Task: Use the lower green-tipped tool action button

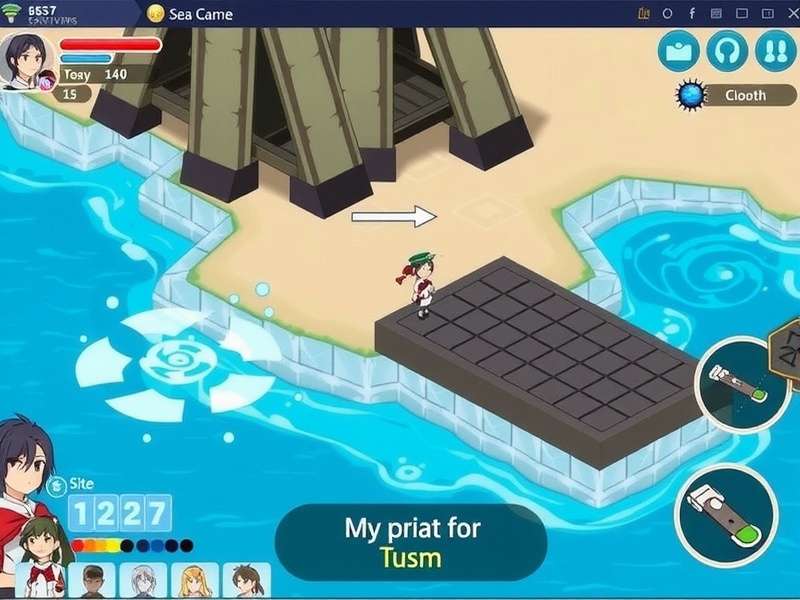Action: point(726,517)
